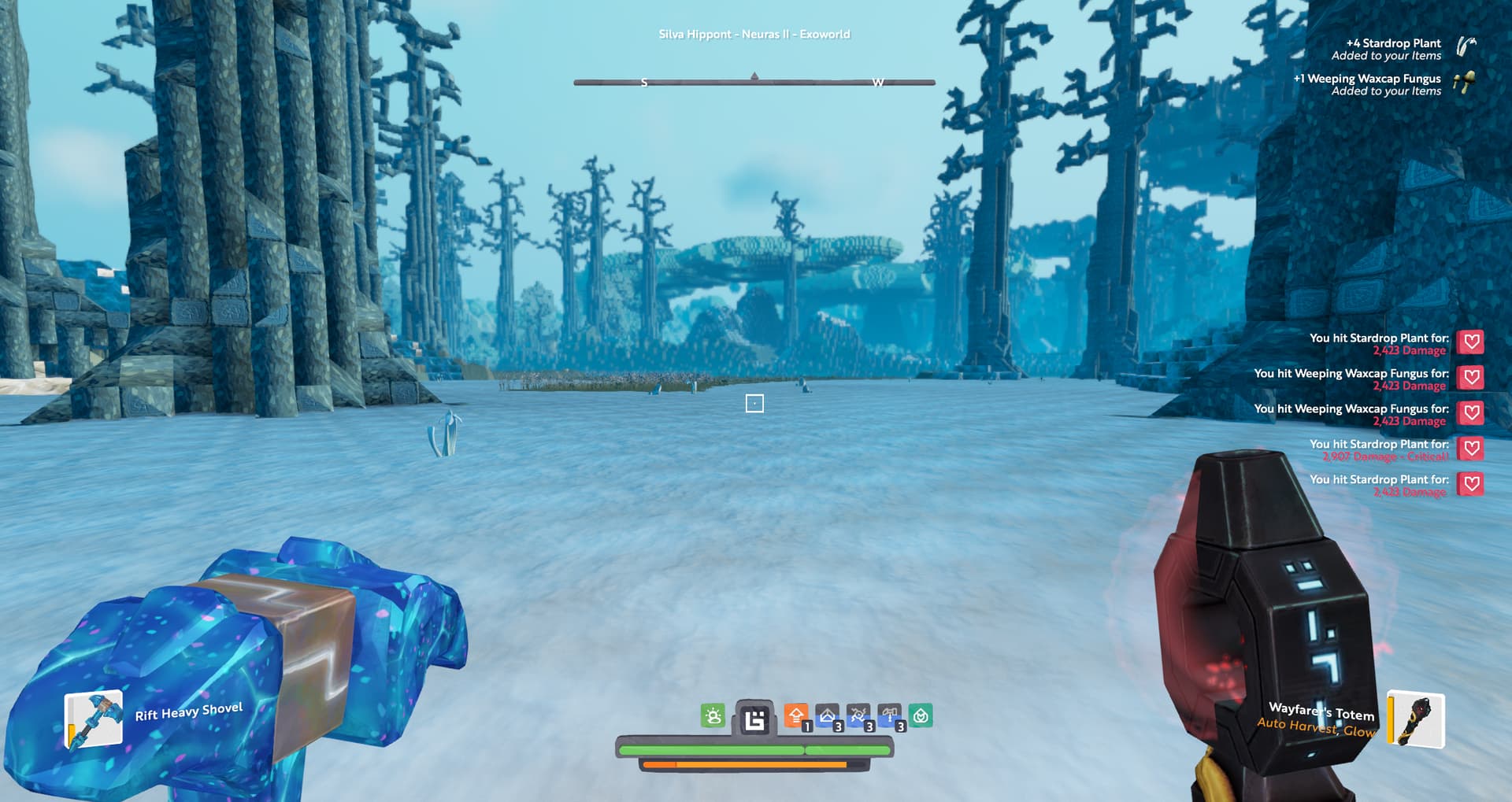Click the house-shaped buff icon
Viewport: 1512px width, 802px height.
[x=828, y=716]
